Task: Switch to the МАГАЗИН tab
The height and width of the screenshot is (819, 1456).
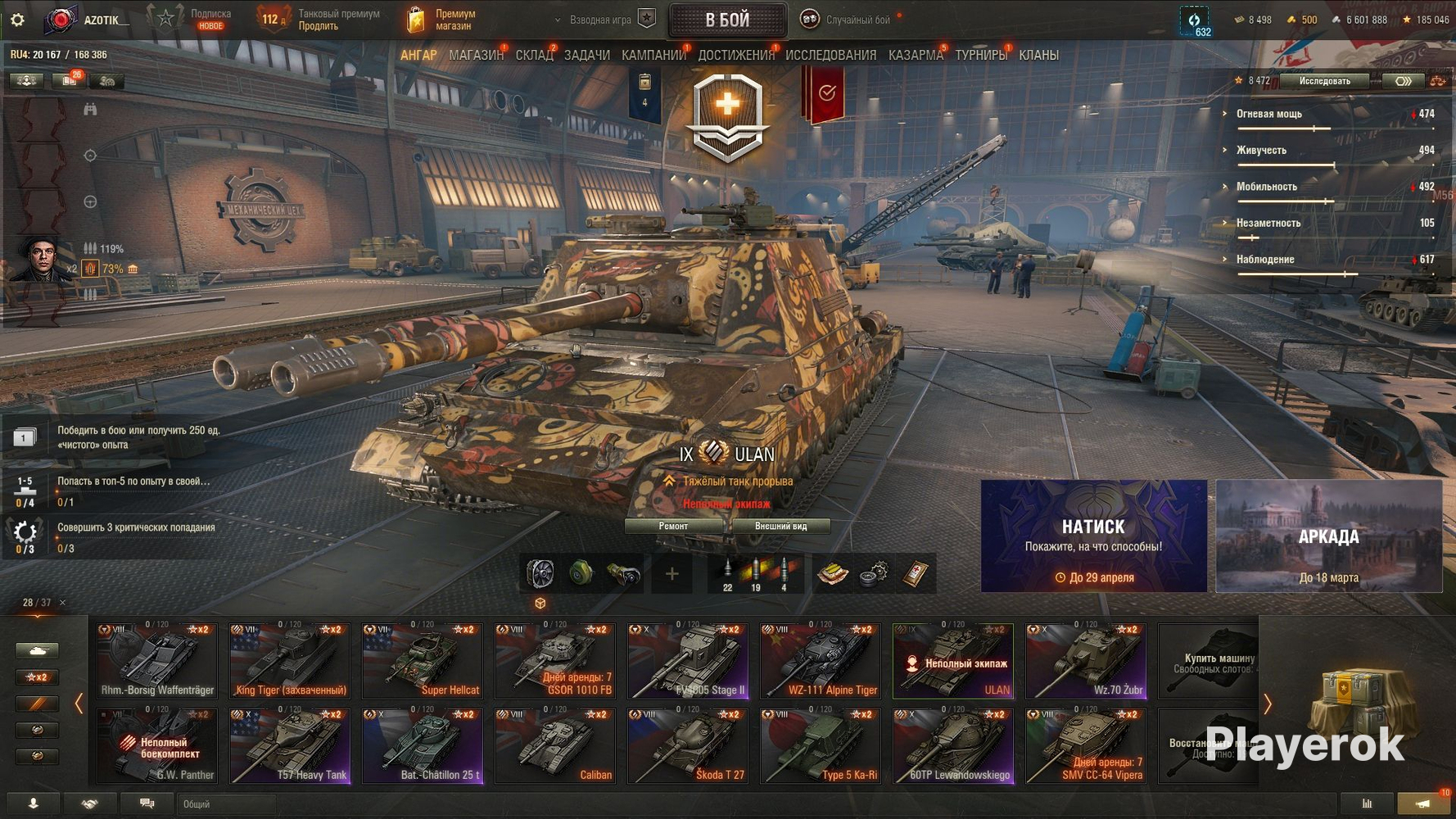Action: [476, 55]
